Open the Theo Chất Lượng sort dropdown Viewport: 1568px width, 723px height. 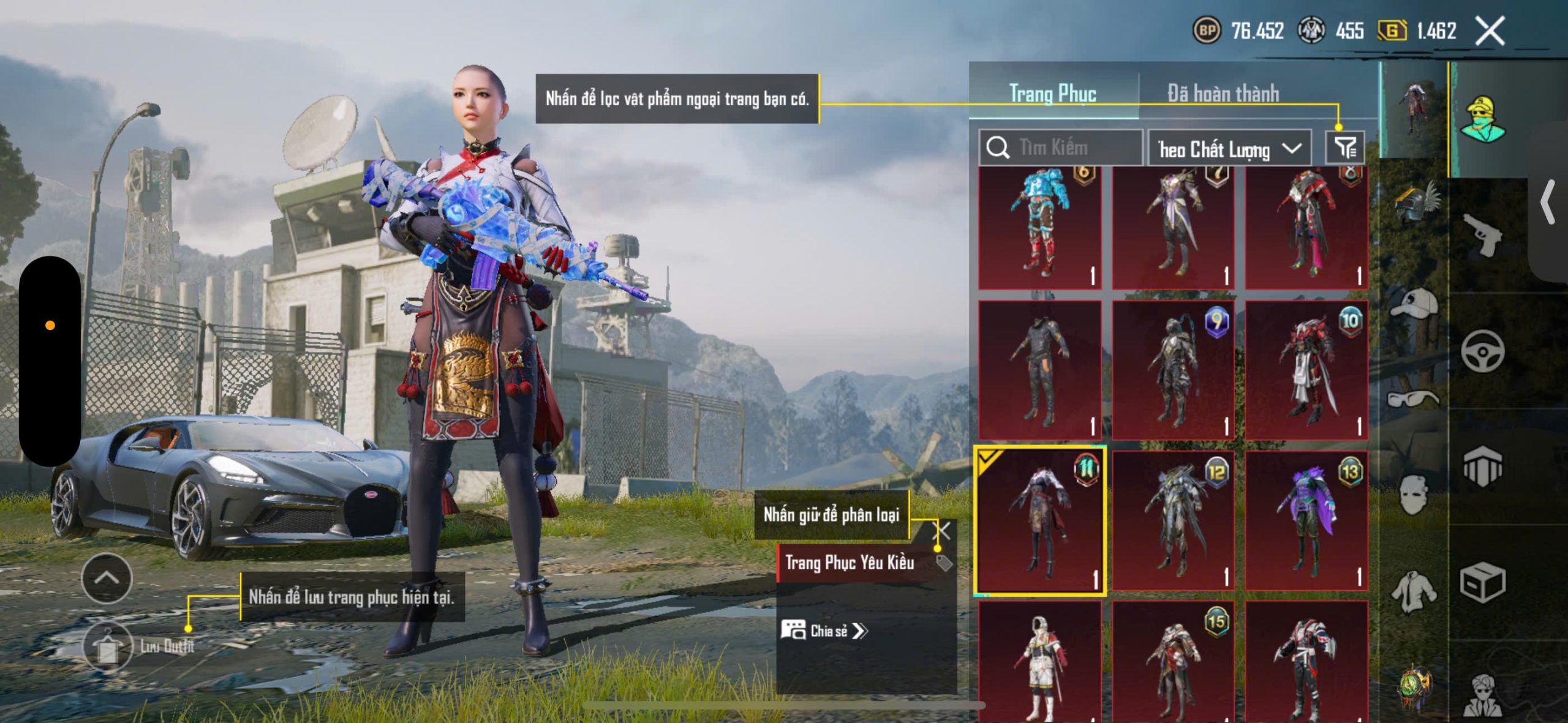1229,149
